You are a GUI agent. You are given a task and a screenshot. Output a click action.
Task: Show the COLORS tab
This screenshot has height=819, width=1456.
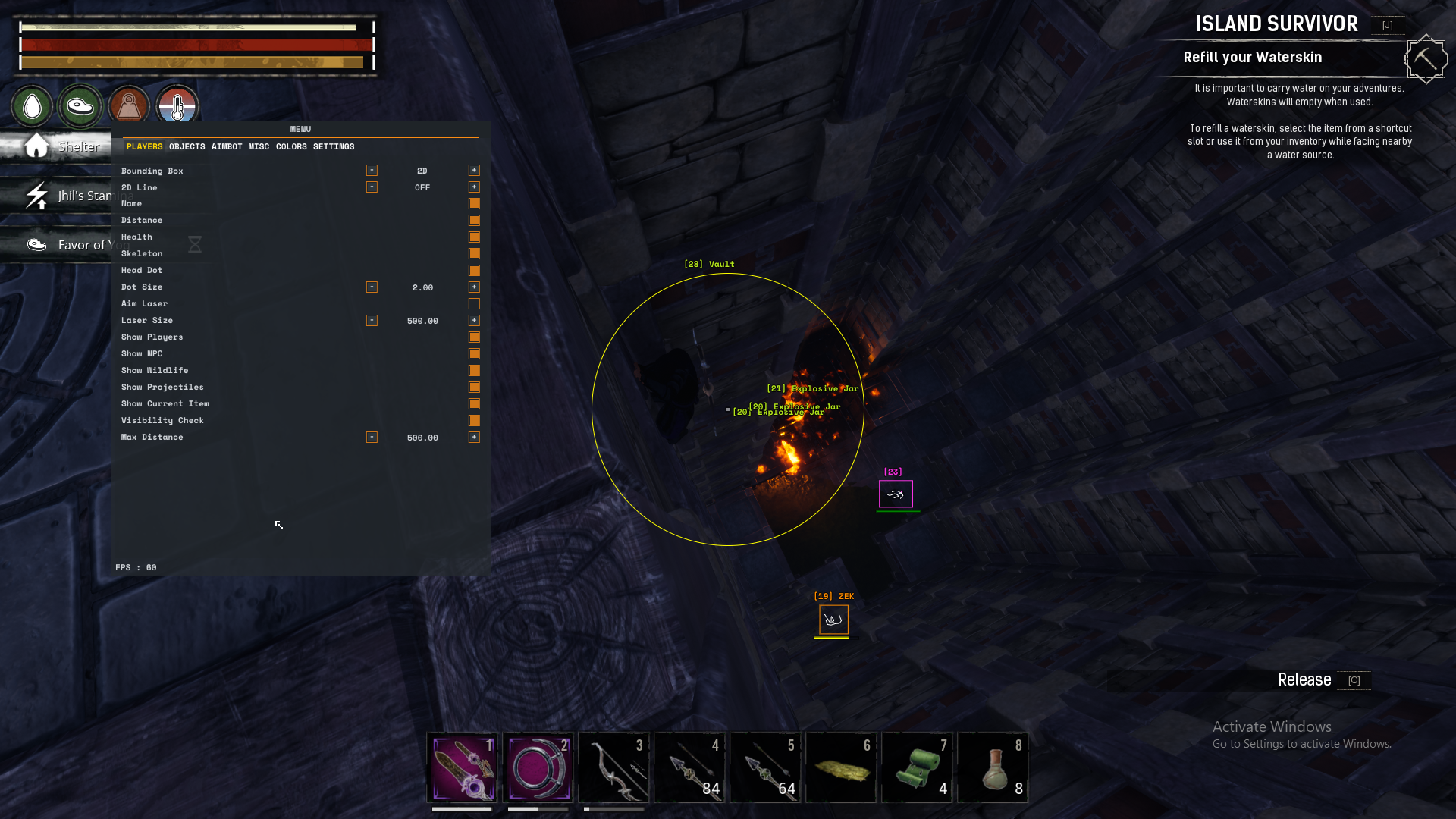(x=291, y=146)
